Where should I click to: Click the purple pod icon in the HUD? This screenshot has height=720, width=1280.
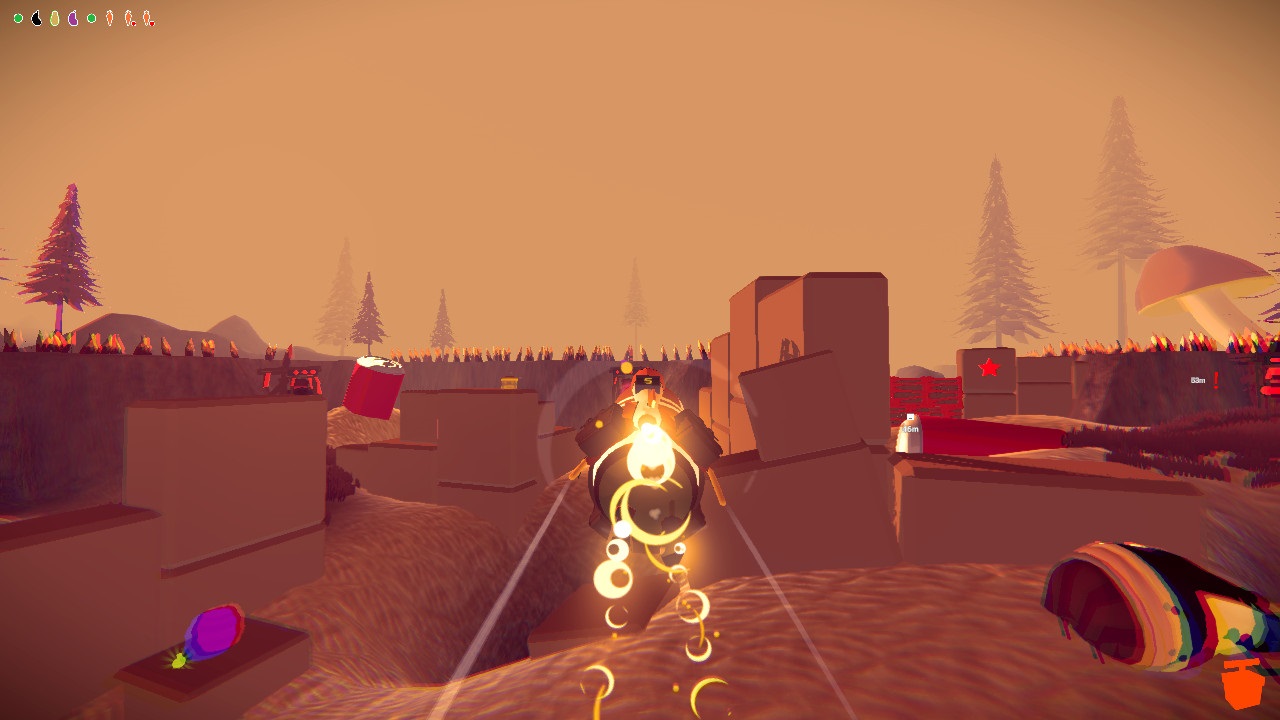[72, 17]
